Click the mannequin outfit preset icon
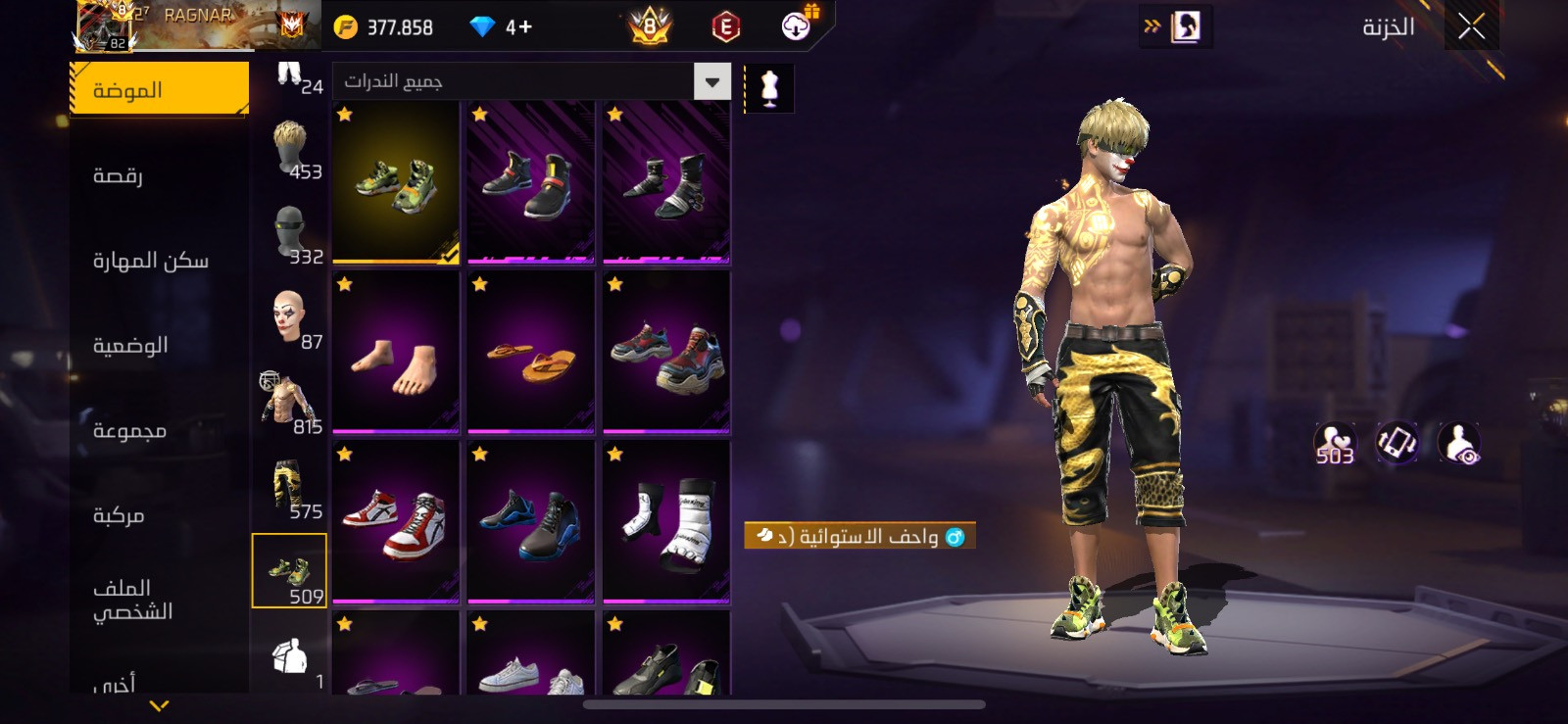This screenshot has width=1568, height=724. (769, 89)
